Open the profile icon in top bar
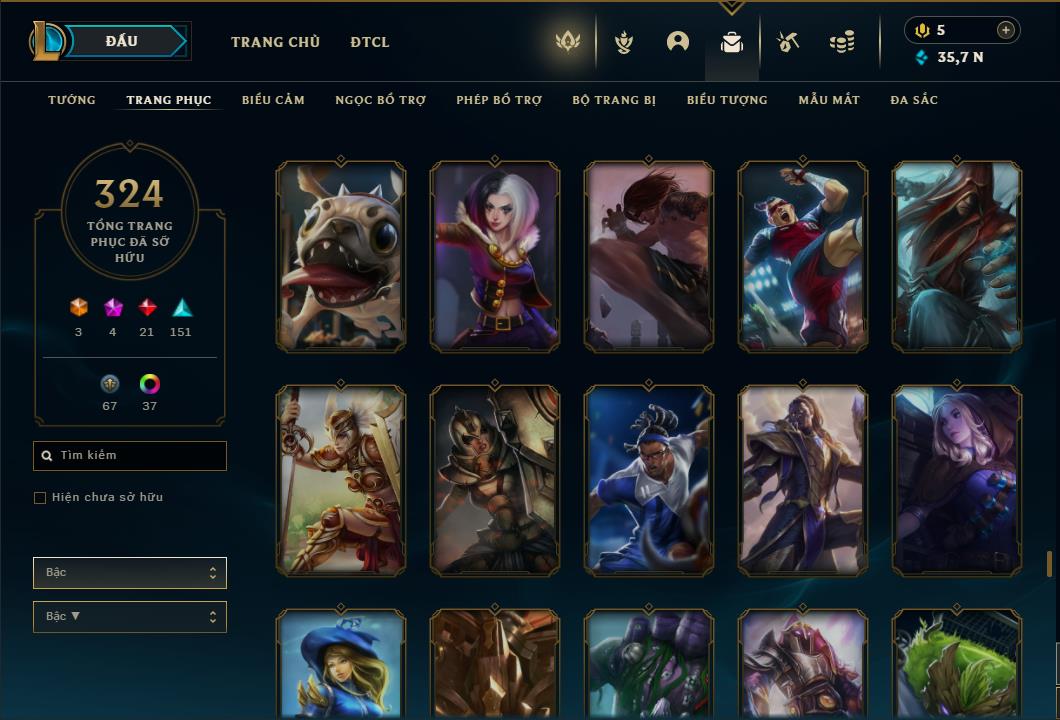Viewport: 1060px width, 720px height. pyautogui.click(x=678, y=42)
